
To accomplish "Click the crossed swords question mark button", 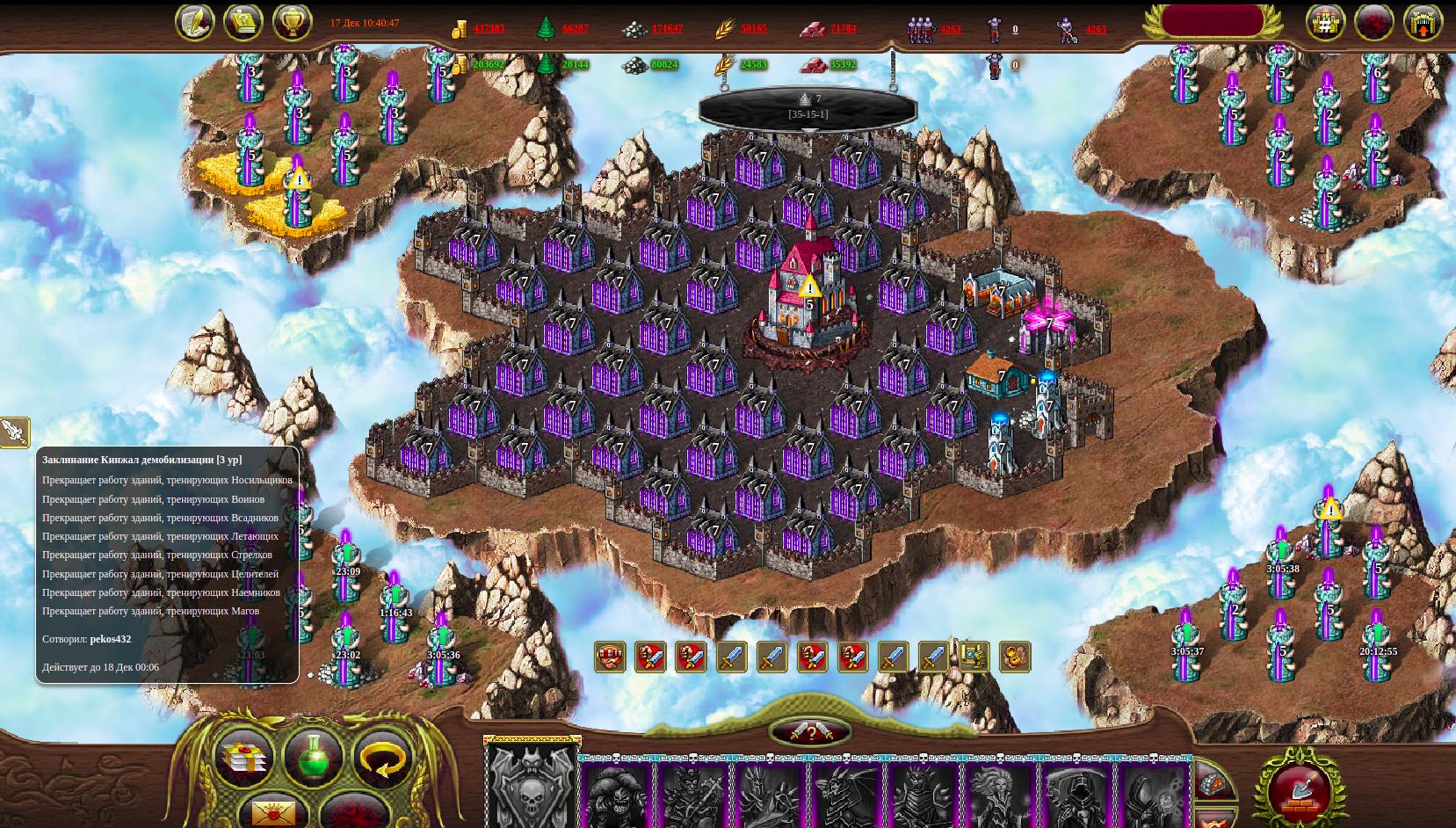I will coord(810,732).
